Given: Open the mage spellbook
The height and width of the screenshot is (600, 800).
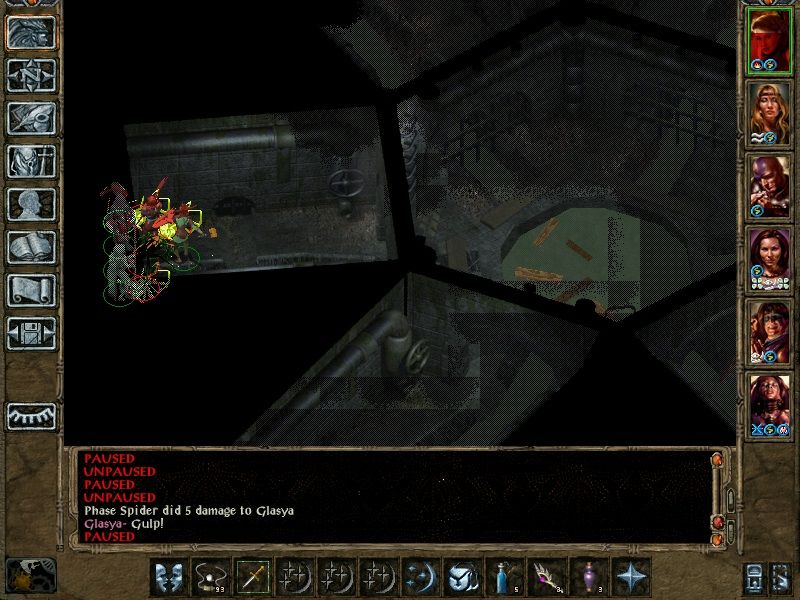Looking at the screenshot, I should point(30,248).
